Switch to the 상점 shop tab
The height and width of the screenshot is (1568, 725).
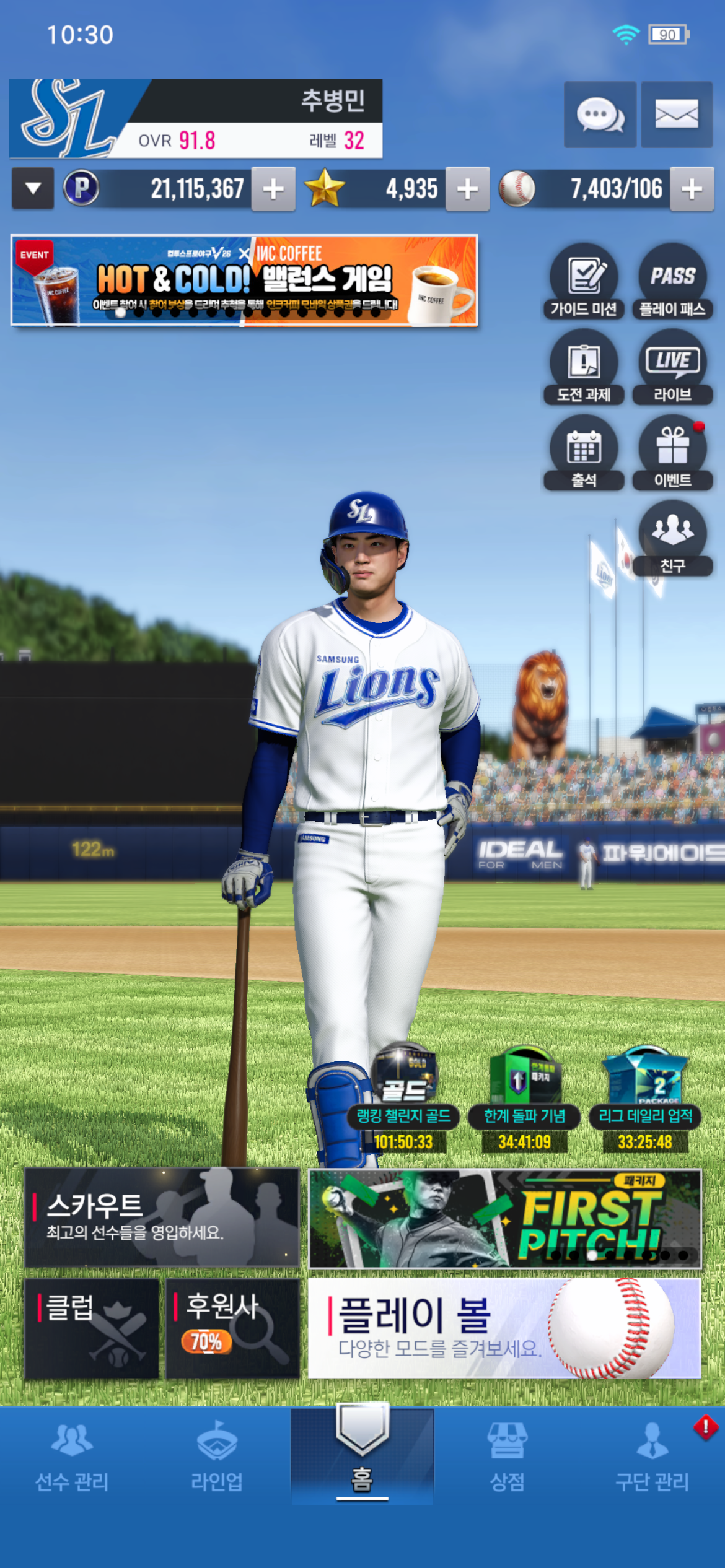(x=507, y=1456)
